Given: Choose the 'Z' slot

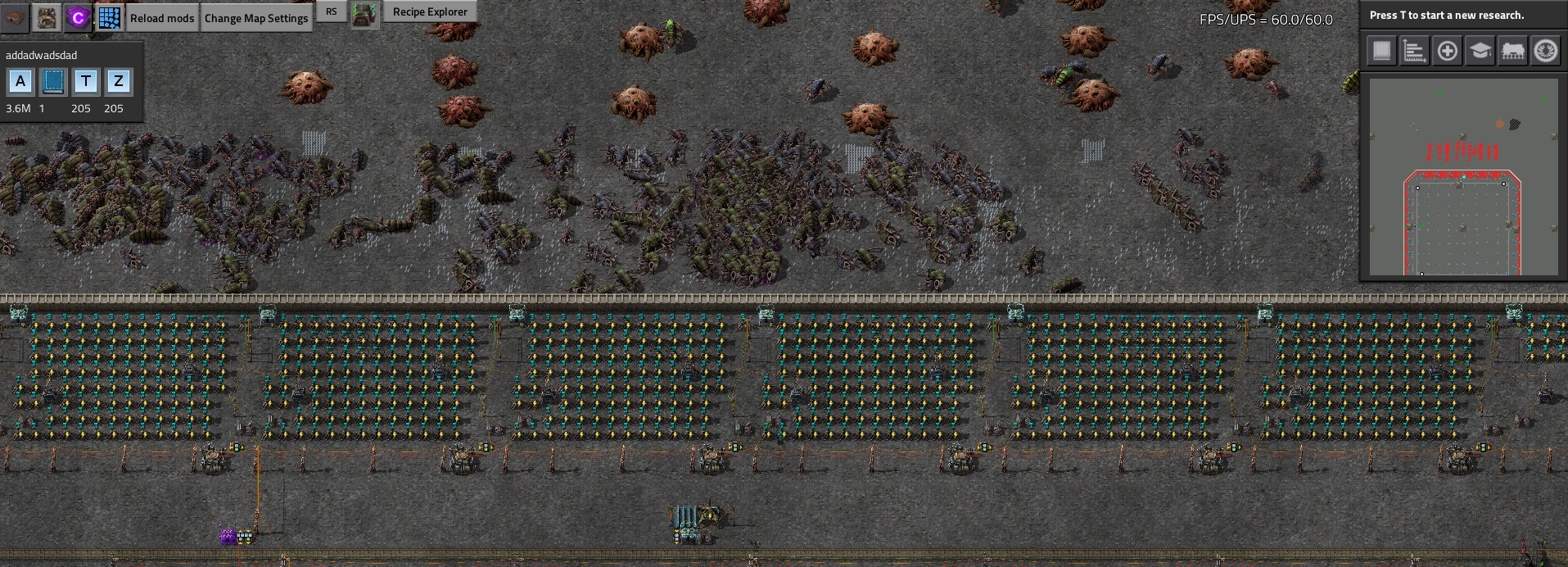Looking at the screenshot, I should click(119, 81).
